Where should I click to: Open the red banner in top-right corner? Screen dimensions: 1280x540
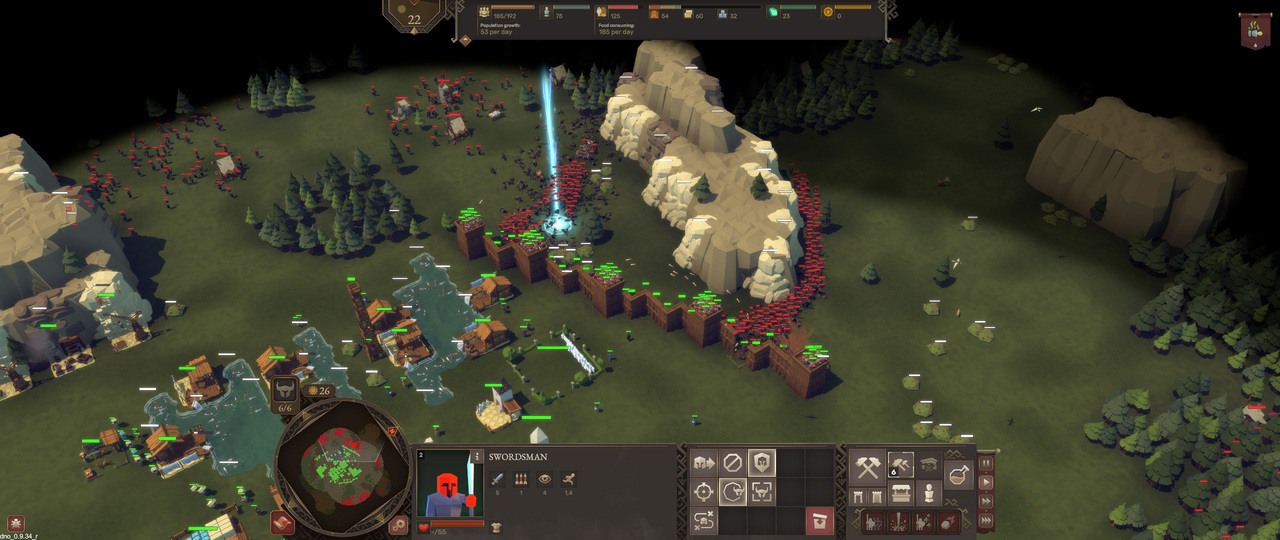[x=1255, y=28]
